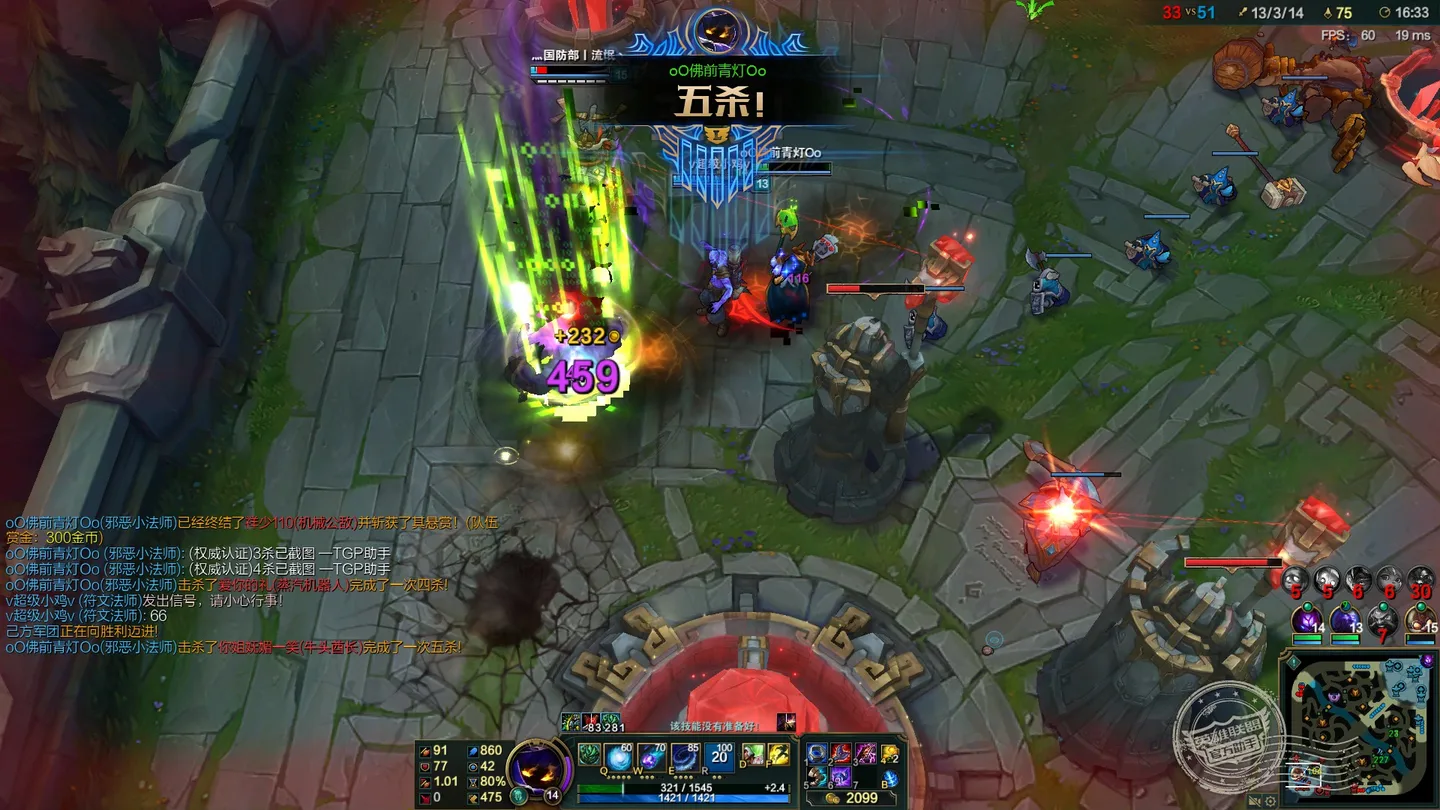Select Veigar's champion portrait
The height and width of the screenshot is (810, 1440).
coord(538,768)
